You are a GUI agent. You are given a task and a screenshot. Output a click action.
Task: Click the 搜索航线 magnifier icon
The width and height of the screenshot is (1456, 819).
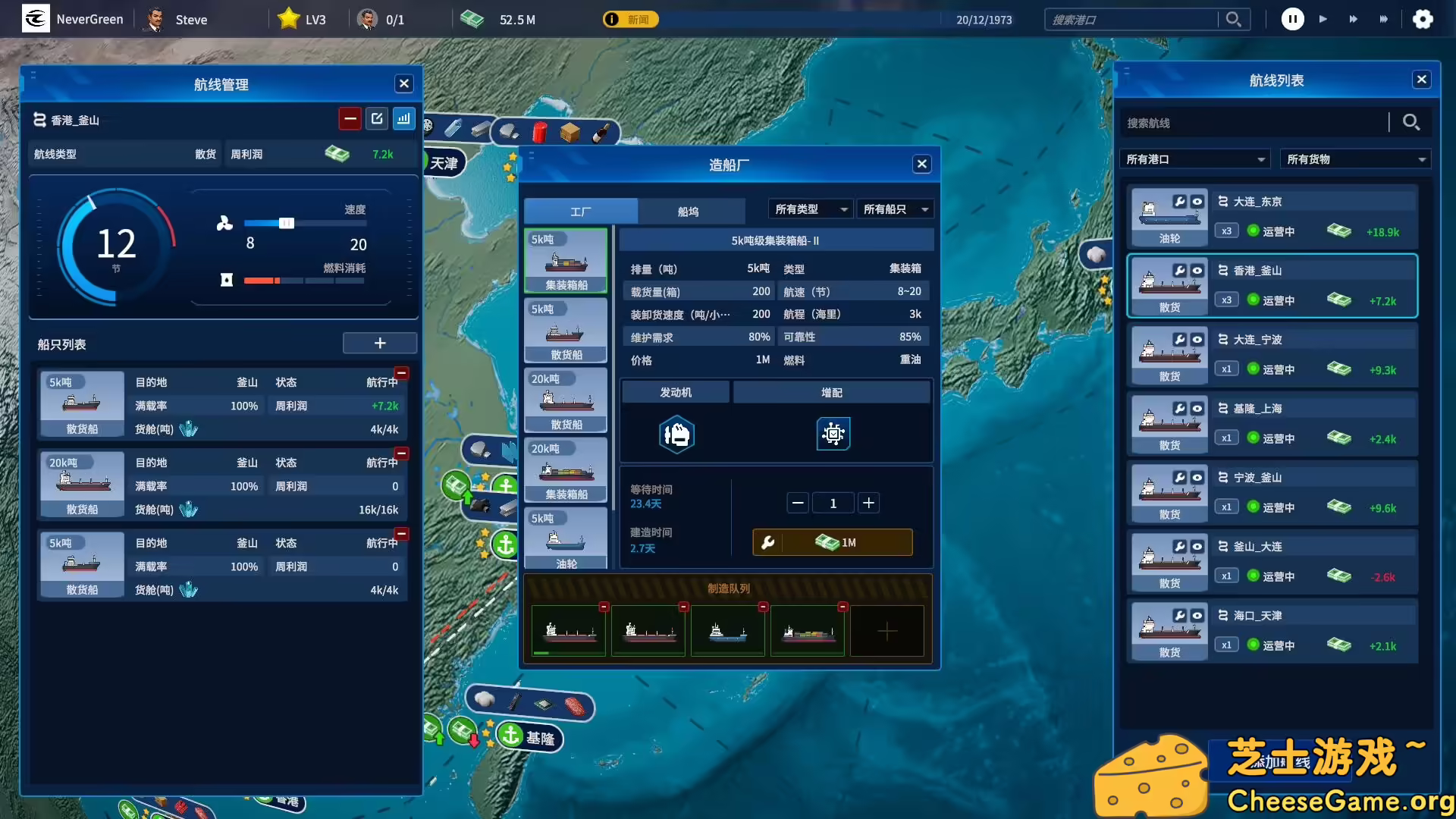click(x=1411, y=121)
